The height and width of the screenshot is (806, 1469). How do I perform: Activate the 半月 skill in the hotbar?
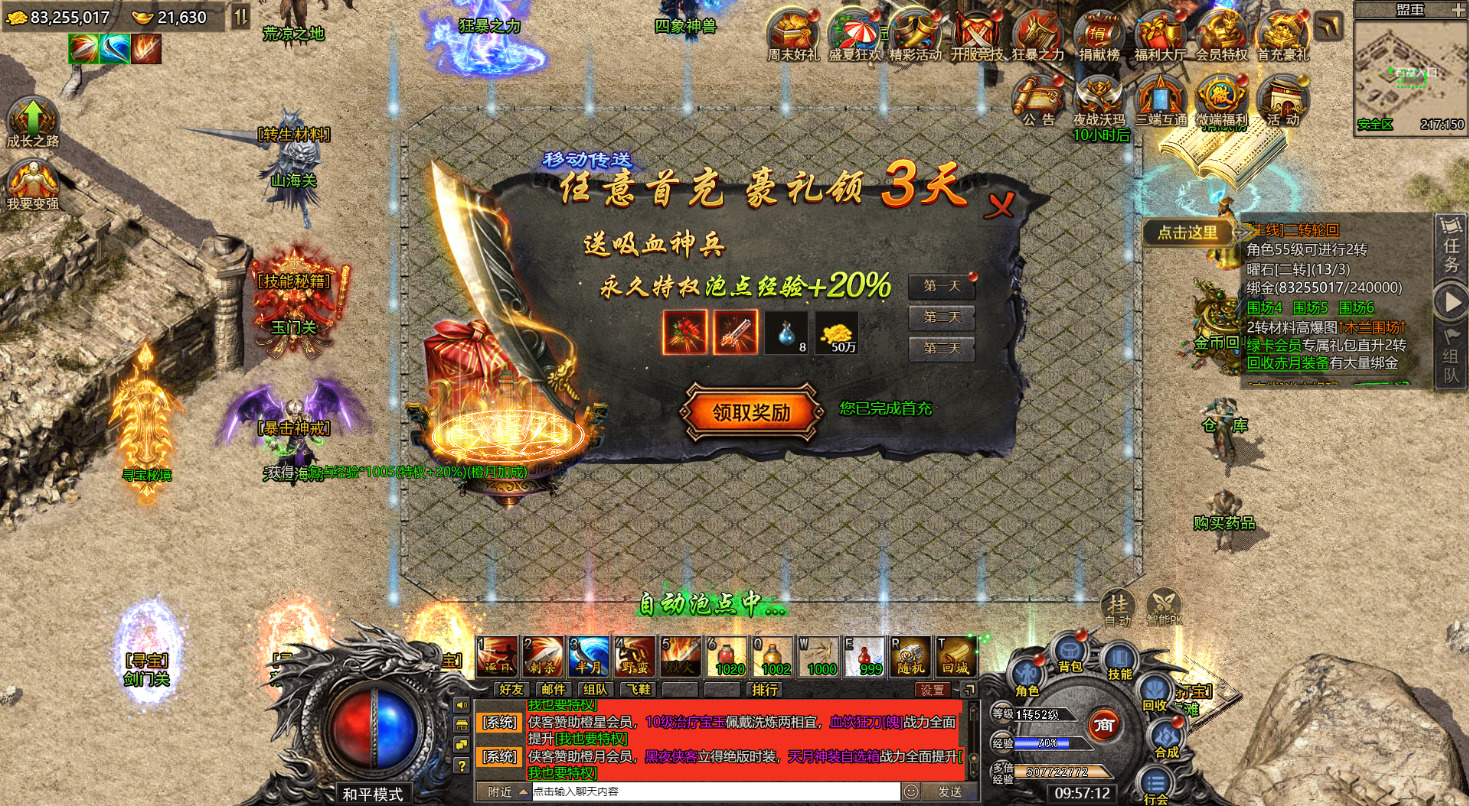[590, 656]
